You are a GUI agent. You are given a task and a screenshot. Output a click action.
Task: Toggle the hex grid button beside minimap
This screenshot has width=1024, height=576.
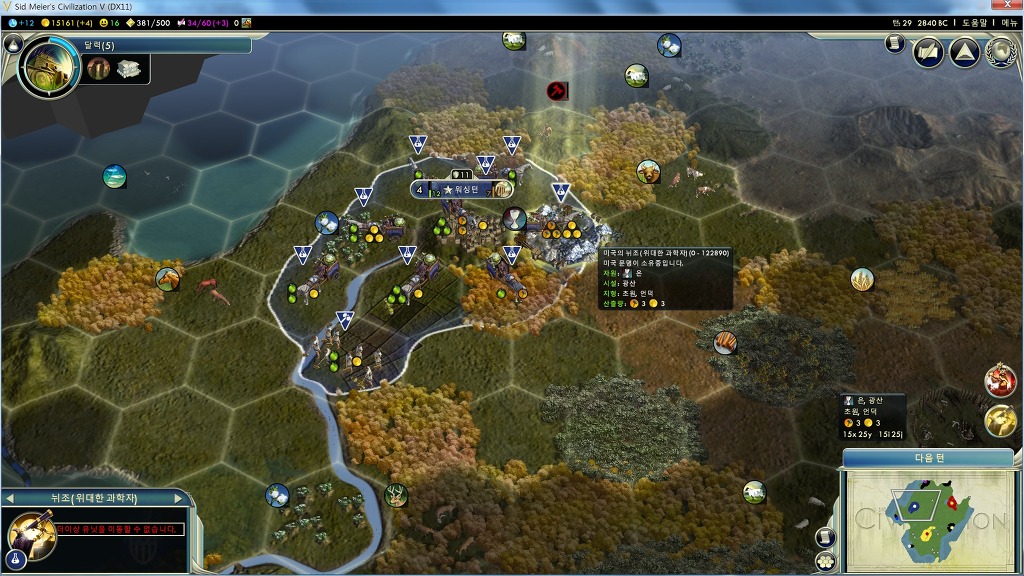click(x=826, y=561)
